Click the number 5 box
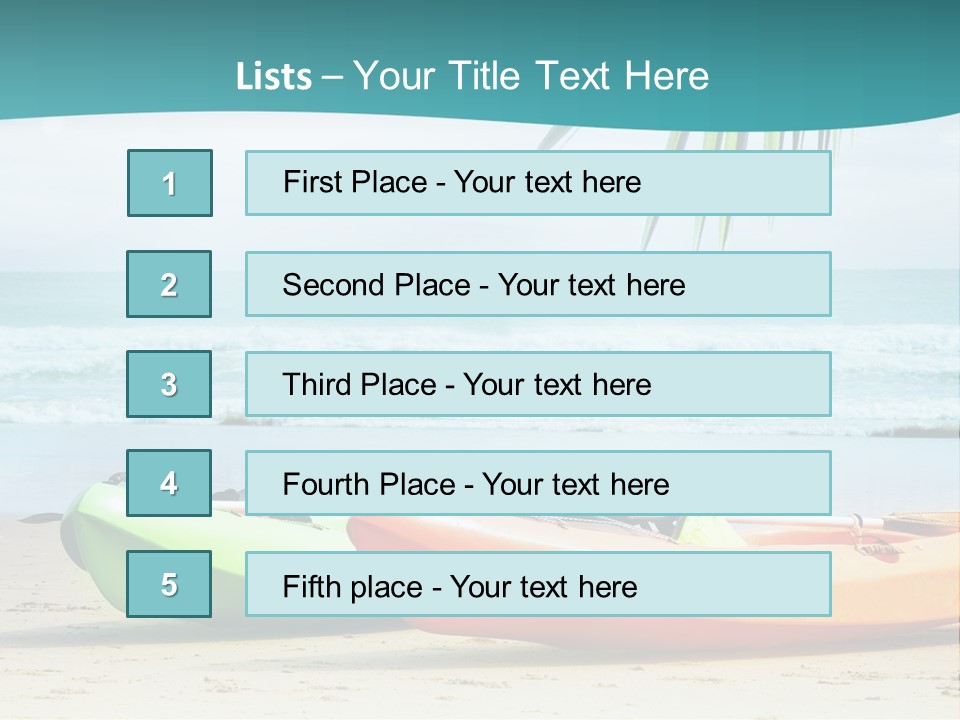Screen dimensions: 960x720 coord(169,584)
